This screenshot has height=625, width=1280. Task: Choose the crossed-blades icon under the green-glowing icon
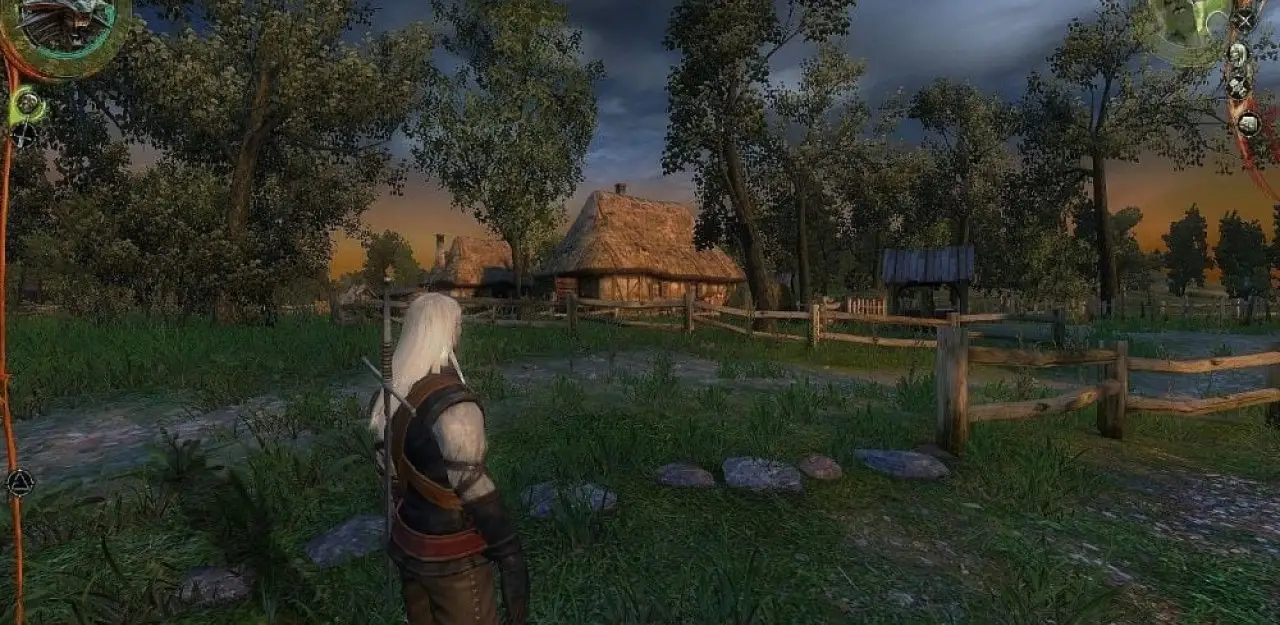tap(24, 134)
